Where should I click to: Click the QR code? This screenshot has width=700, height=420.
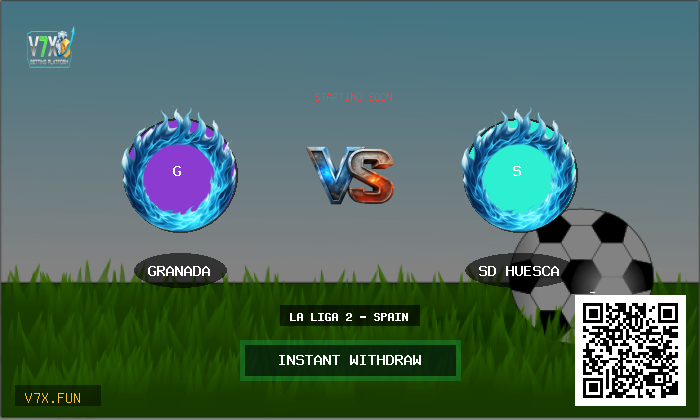tap(630, 349)
